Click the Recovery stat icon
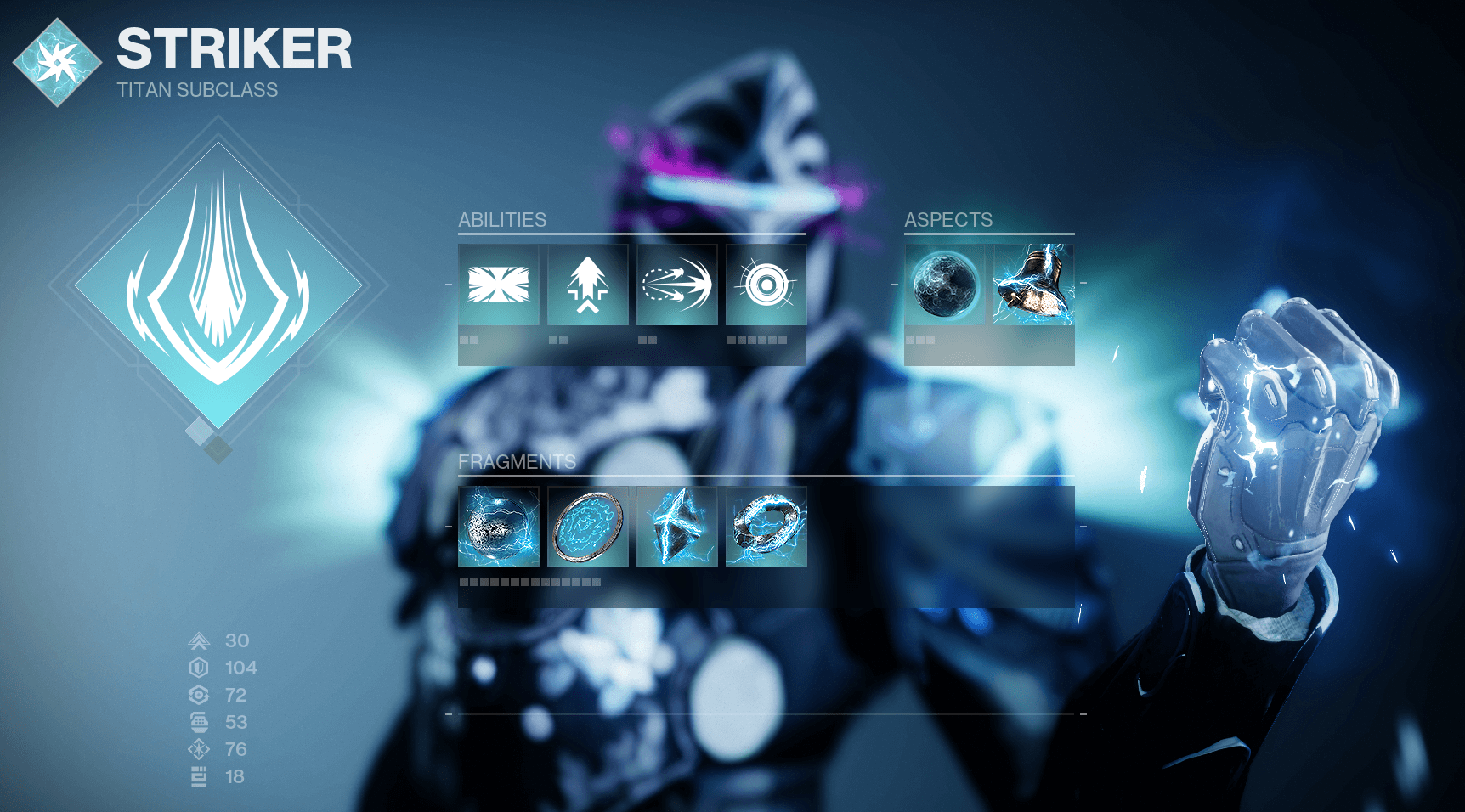1465x812 pixels. [199, 696]
